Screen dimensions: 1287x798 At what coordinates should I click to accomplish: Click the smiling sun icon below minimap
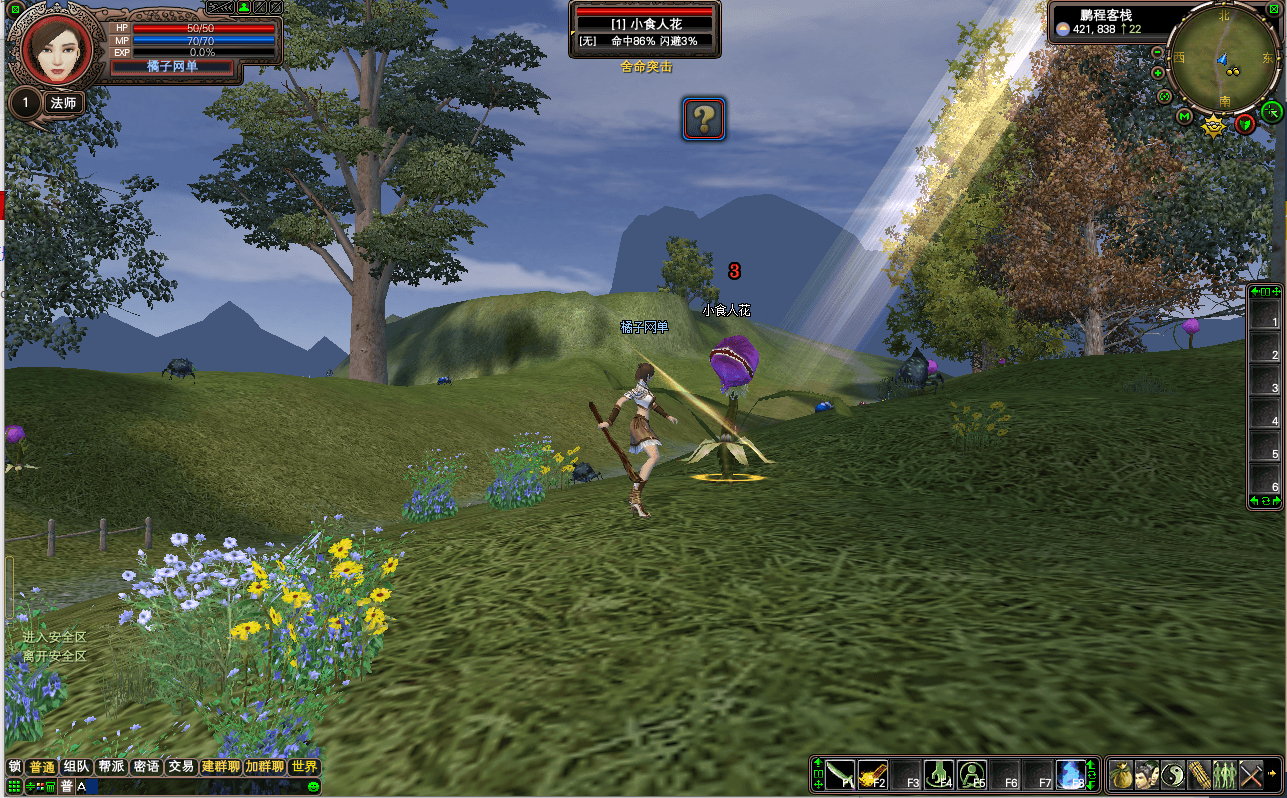1214,126
